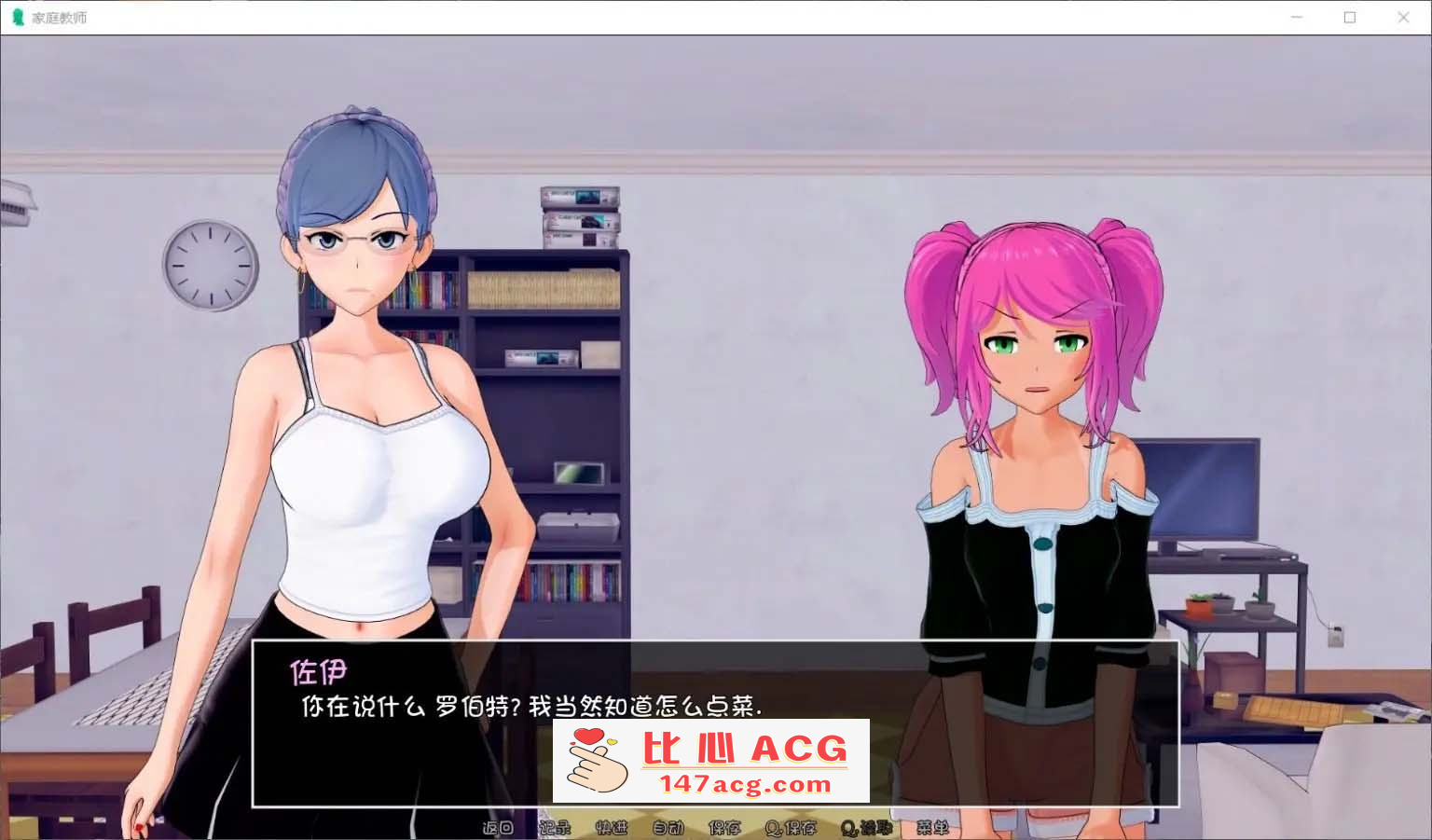Image resolution: width=1432 pixels, height=840 pixels.
Task: Click the title bar text 家庭教师
Action: [x=62, y=17]
